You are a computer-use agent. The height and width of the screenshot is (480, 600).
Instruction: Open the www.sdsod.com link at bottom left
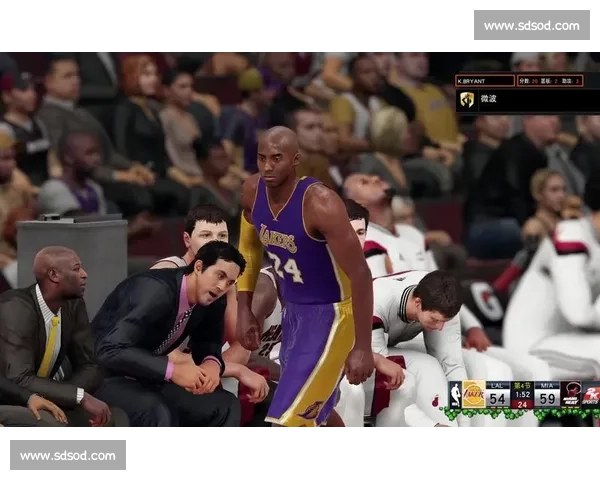coord(67,456)
